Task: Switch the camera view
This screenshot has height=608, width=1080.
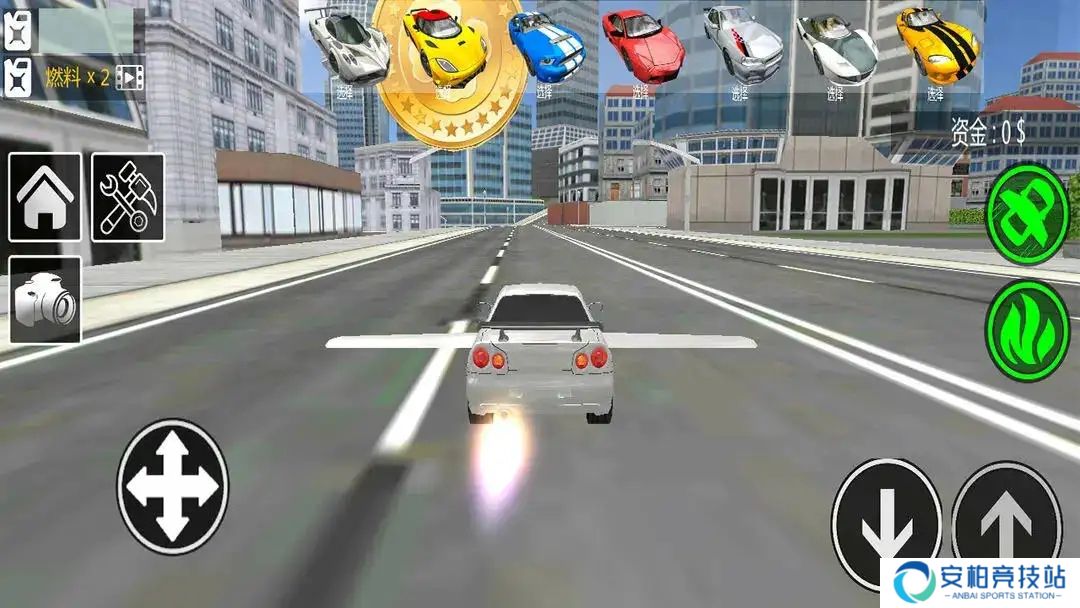Action: point(45,300)
